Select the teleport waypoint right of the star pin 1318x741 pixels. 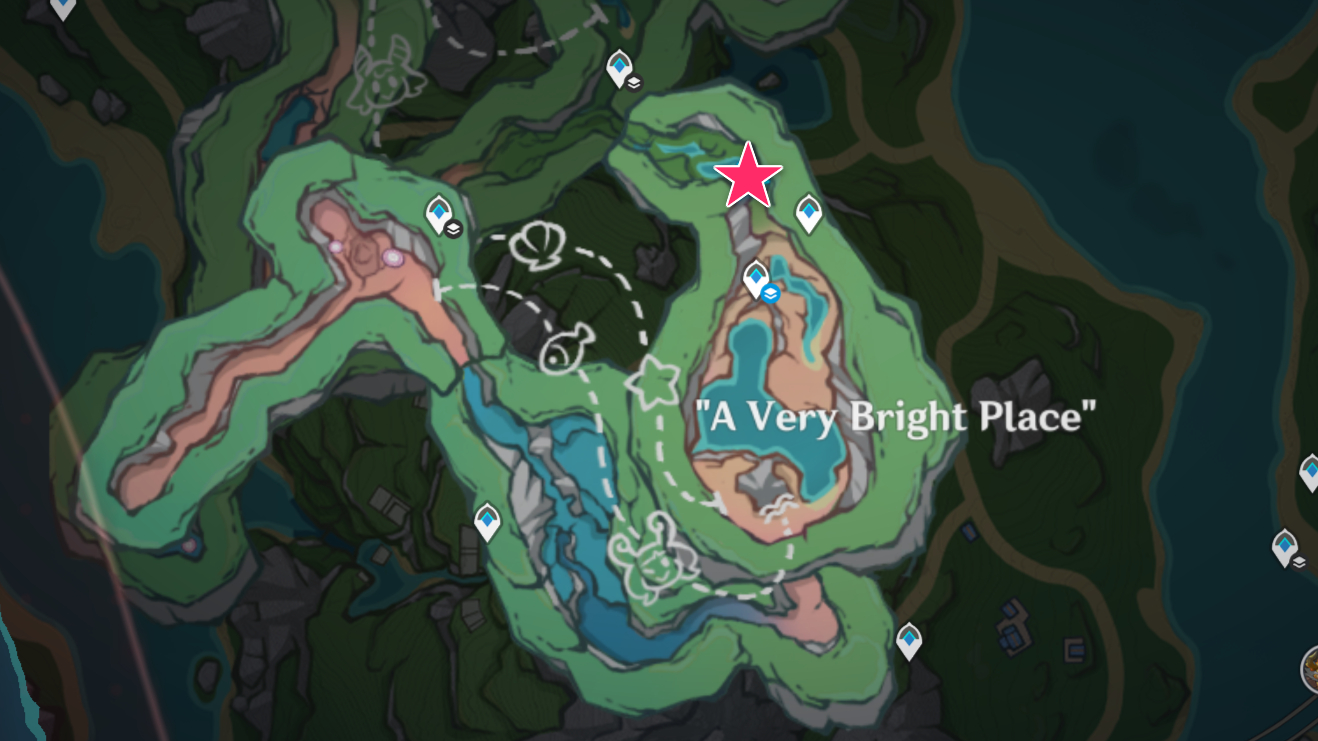[x=808, y=212]
